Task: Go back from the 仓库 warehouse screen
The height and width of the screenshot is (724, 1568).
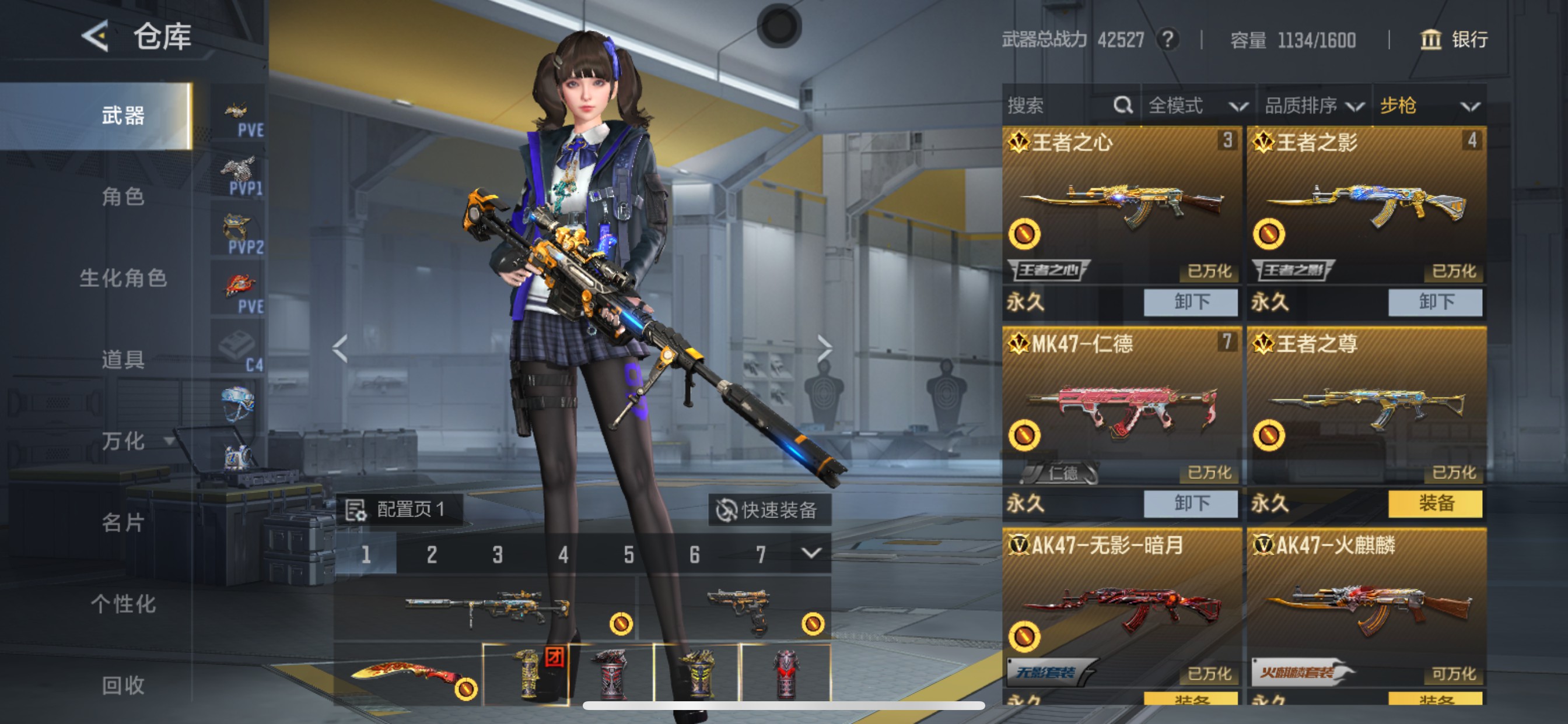Action: click(x=96, y=36)
